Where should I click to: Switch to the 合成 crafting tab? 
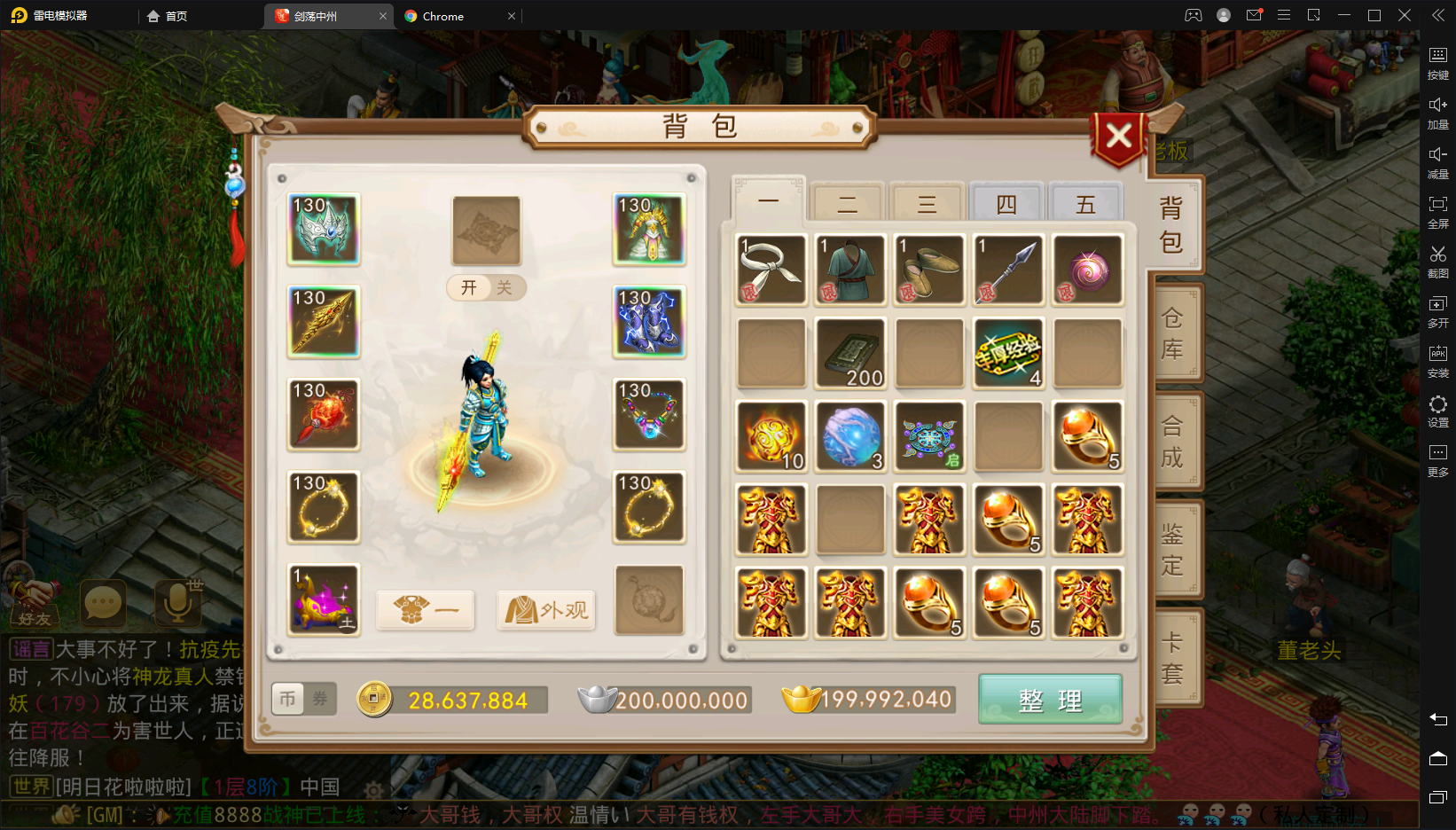point(1172,442)
